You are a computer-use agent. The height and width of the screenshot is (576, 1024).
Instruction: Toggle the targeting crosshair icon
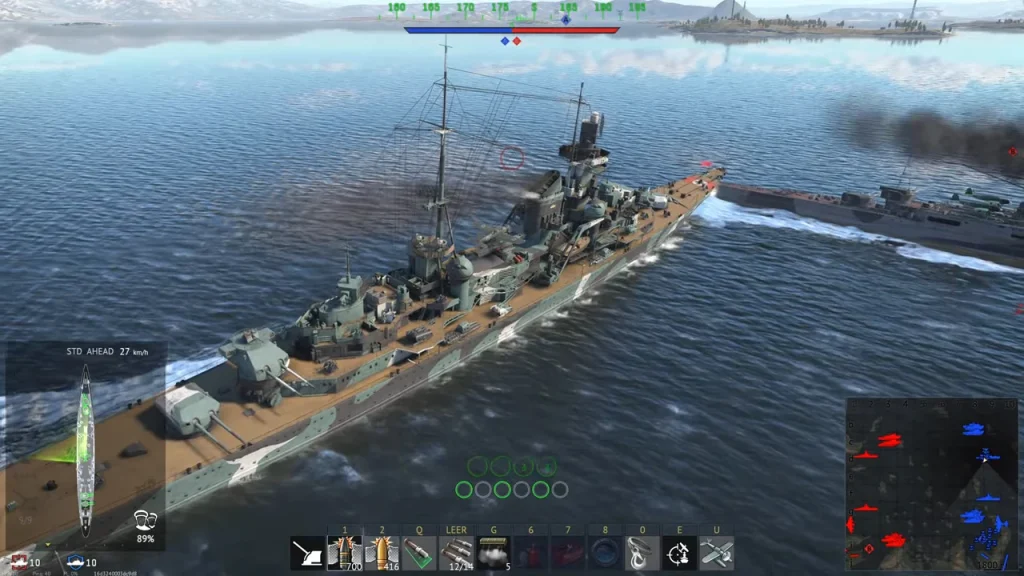coord(678,553)
